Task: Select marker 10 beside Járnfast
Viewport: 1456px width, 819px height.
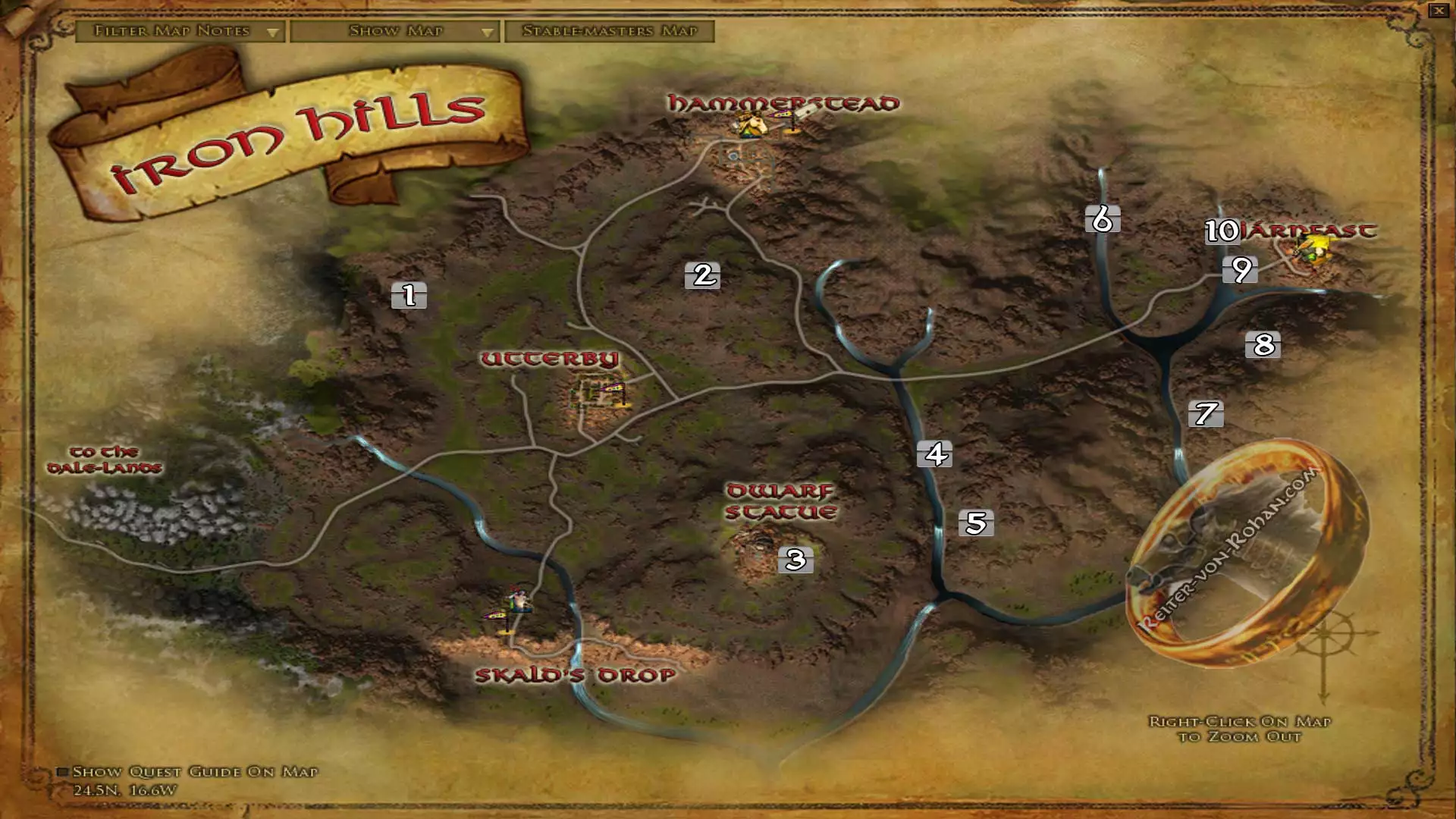Action: tap(1221, 231)
